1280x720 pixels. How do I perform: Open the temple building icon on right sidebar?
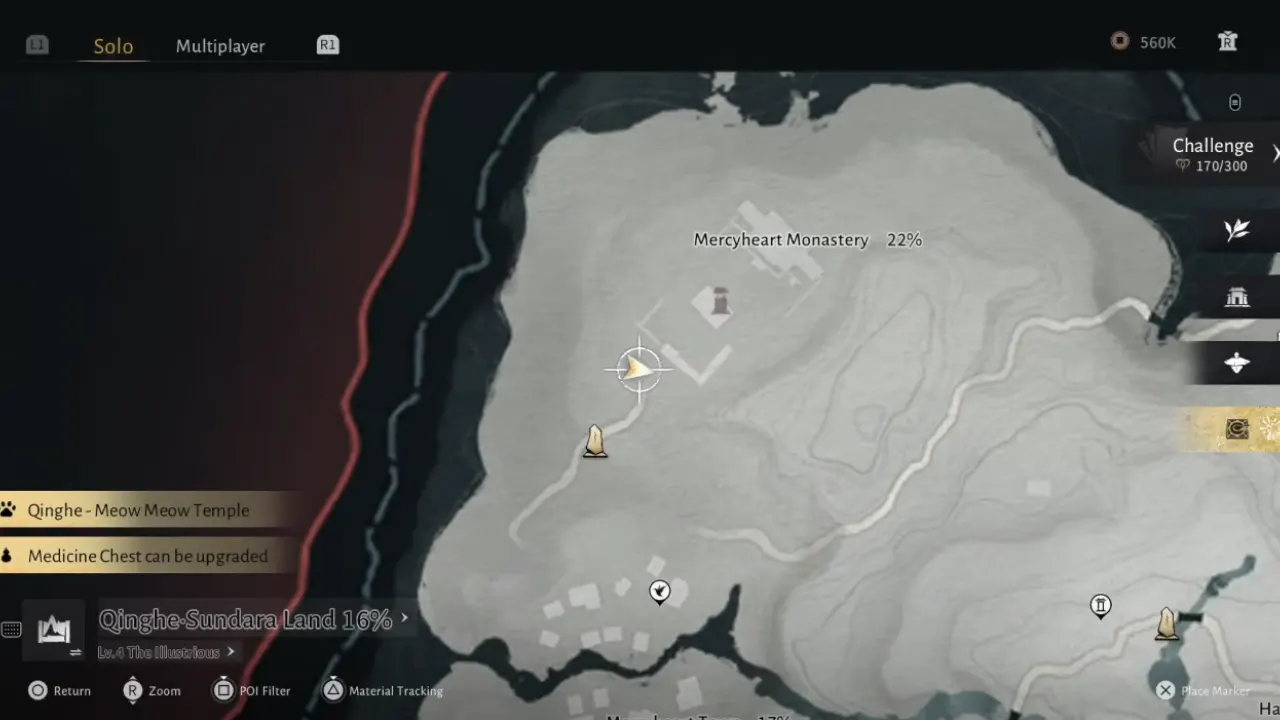tap(1237, 297)
